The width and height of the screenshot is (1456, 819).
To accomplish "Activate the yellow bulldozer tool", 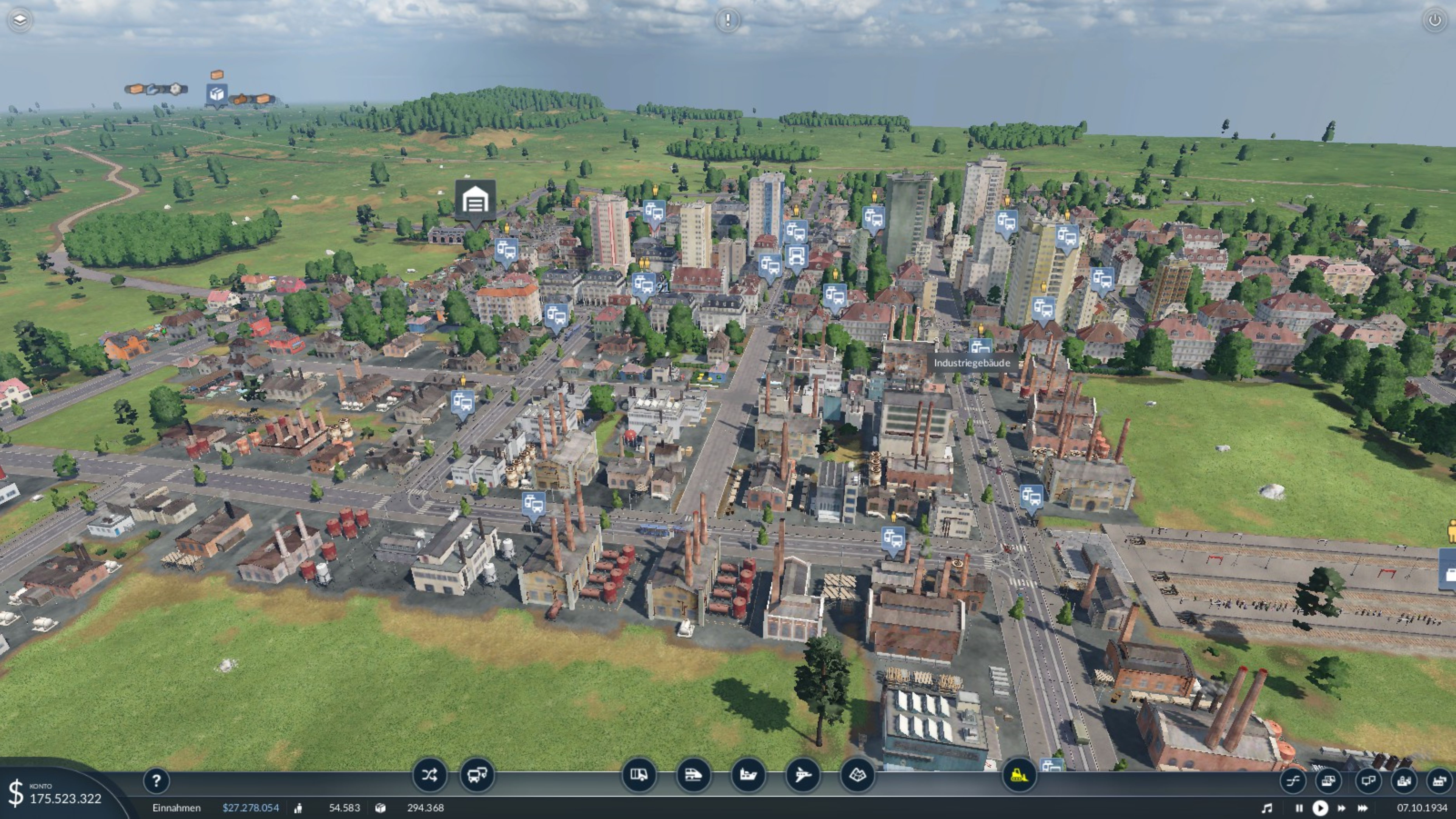I will 1019,775.
